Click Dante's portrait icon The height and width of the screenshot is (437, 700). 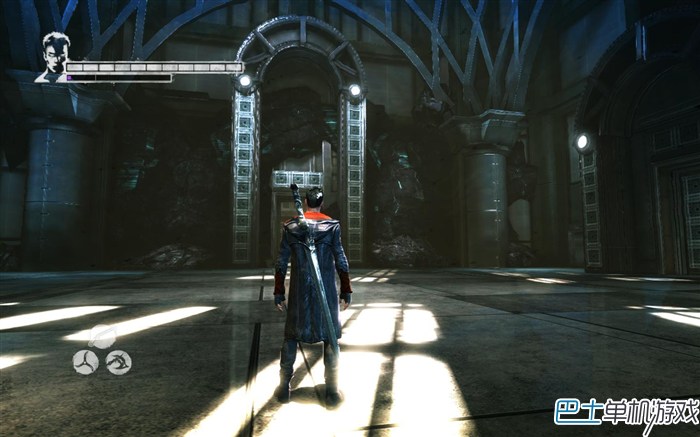[x=52, y=57]
